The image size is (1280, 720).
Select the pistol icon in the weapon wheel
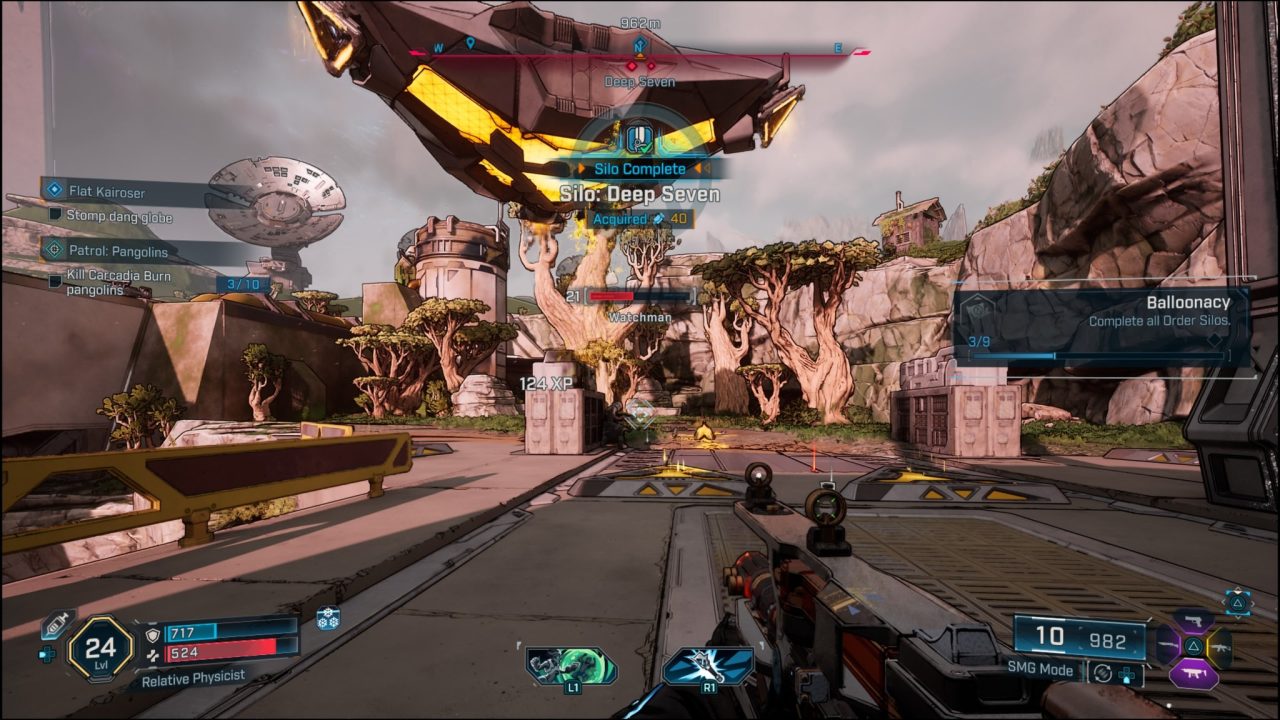click(x=1195, y=621)
